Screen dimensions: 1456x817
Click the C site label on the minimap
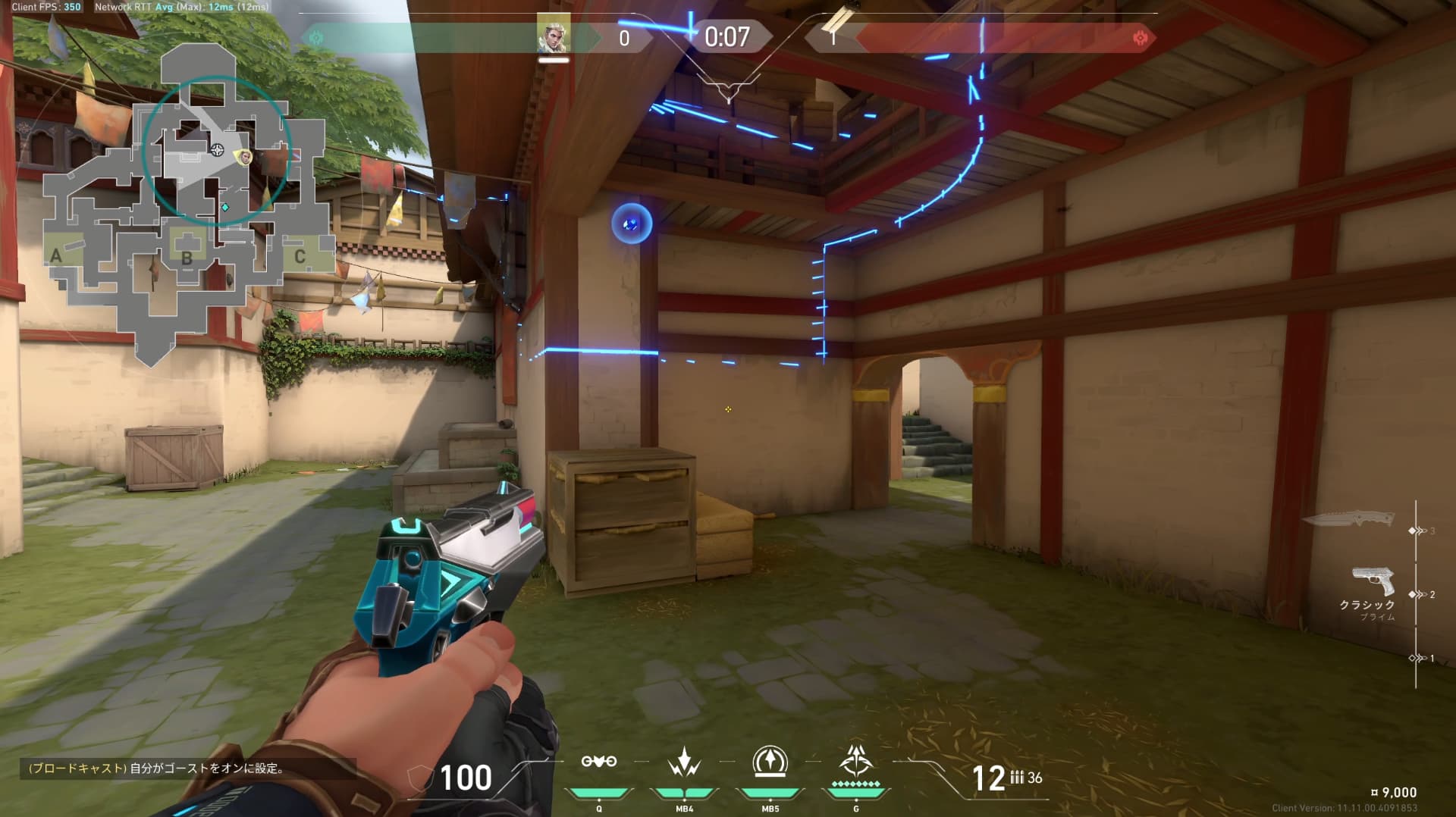300,256
